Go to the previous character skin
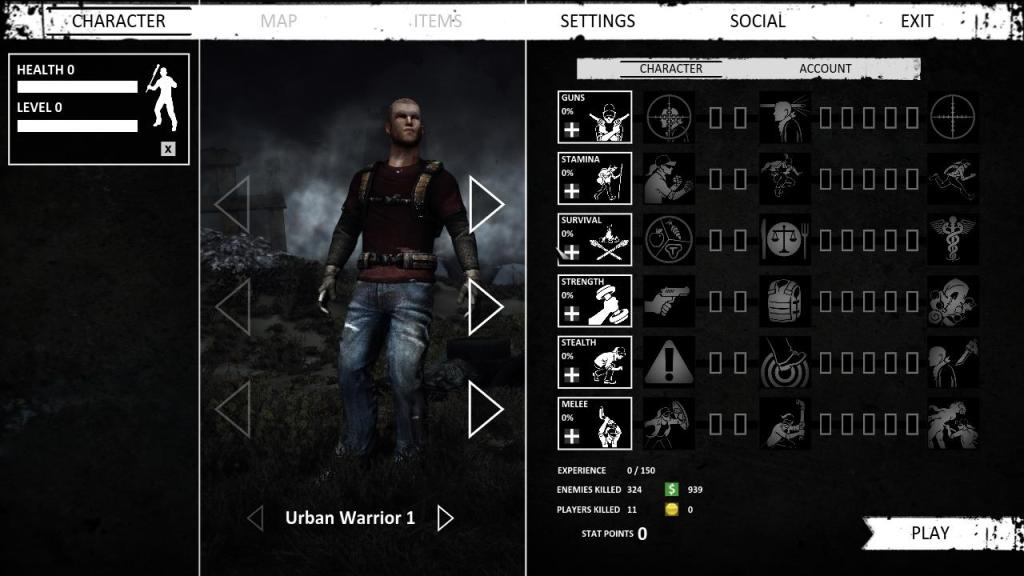The image size is (1024, 576). pos(255,518)
